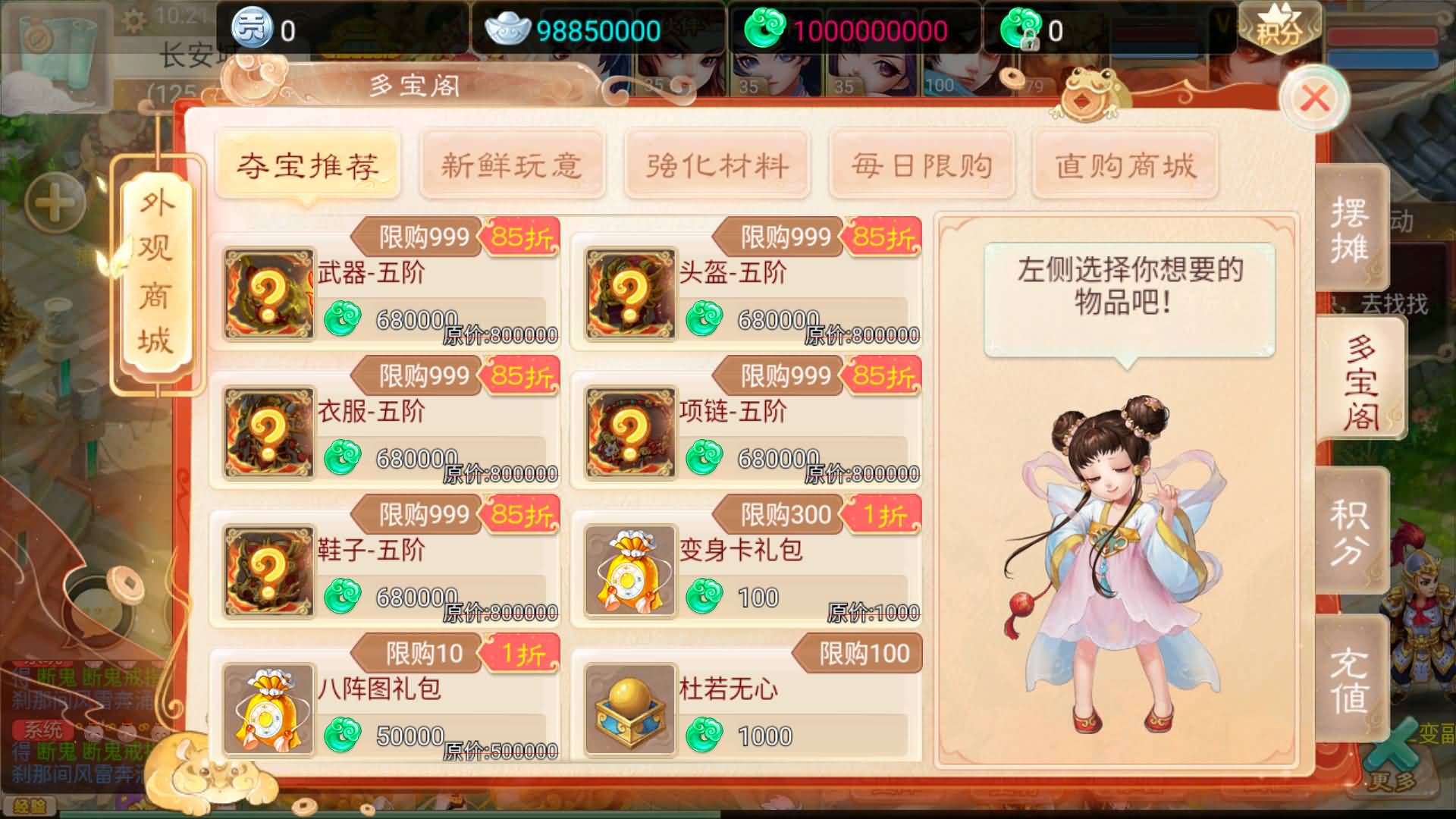Open the settings gear at top left
Viewport: 1456px width, 819px height.
point(134,20)
